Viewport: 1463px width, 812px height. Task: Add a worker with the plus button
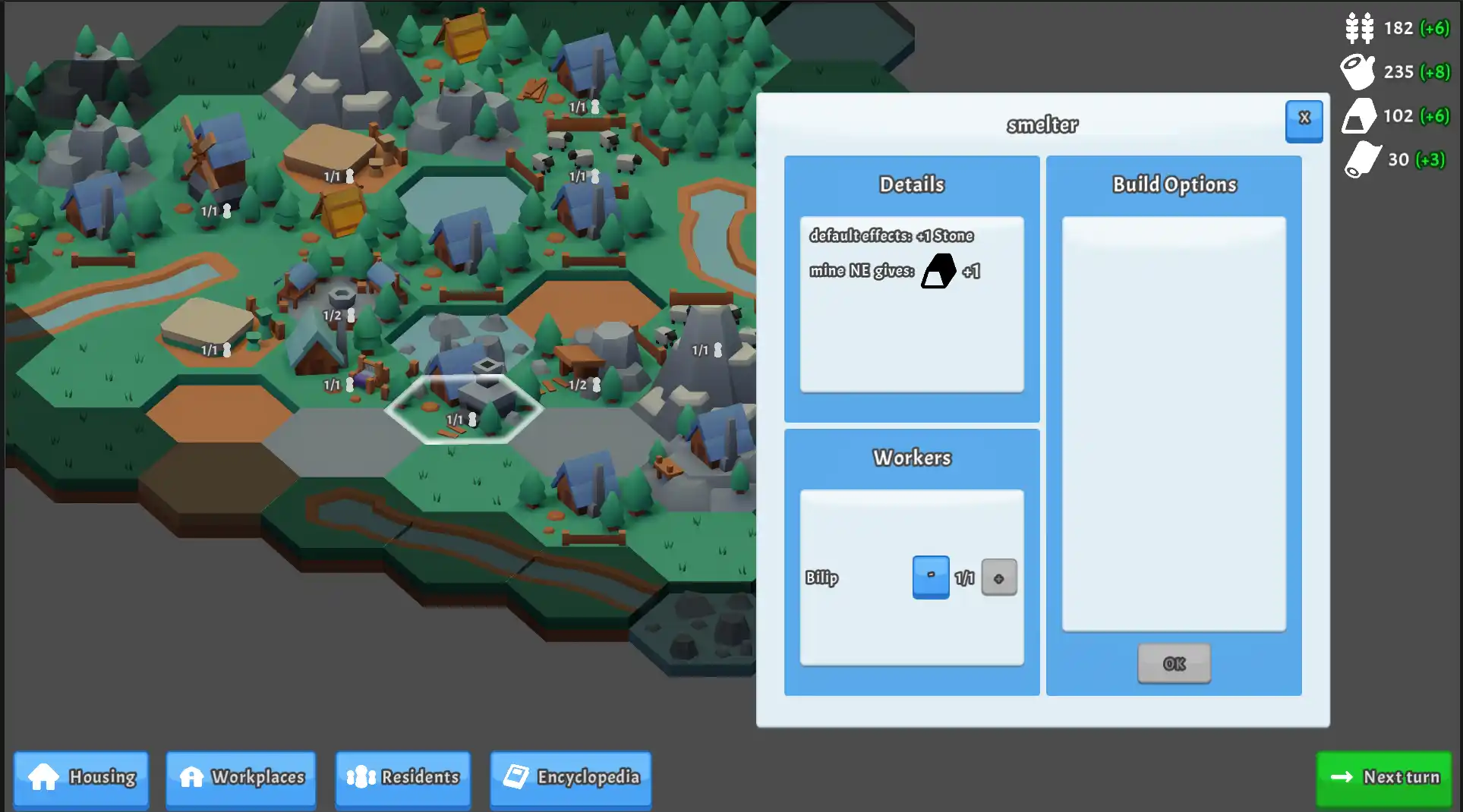(x=999, y=577)
